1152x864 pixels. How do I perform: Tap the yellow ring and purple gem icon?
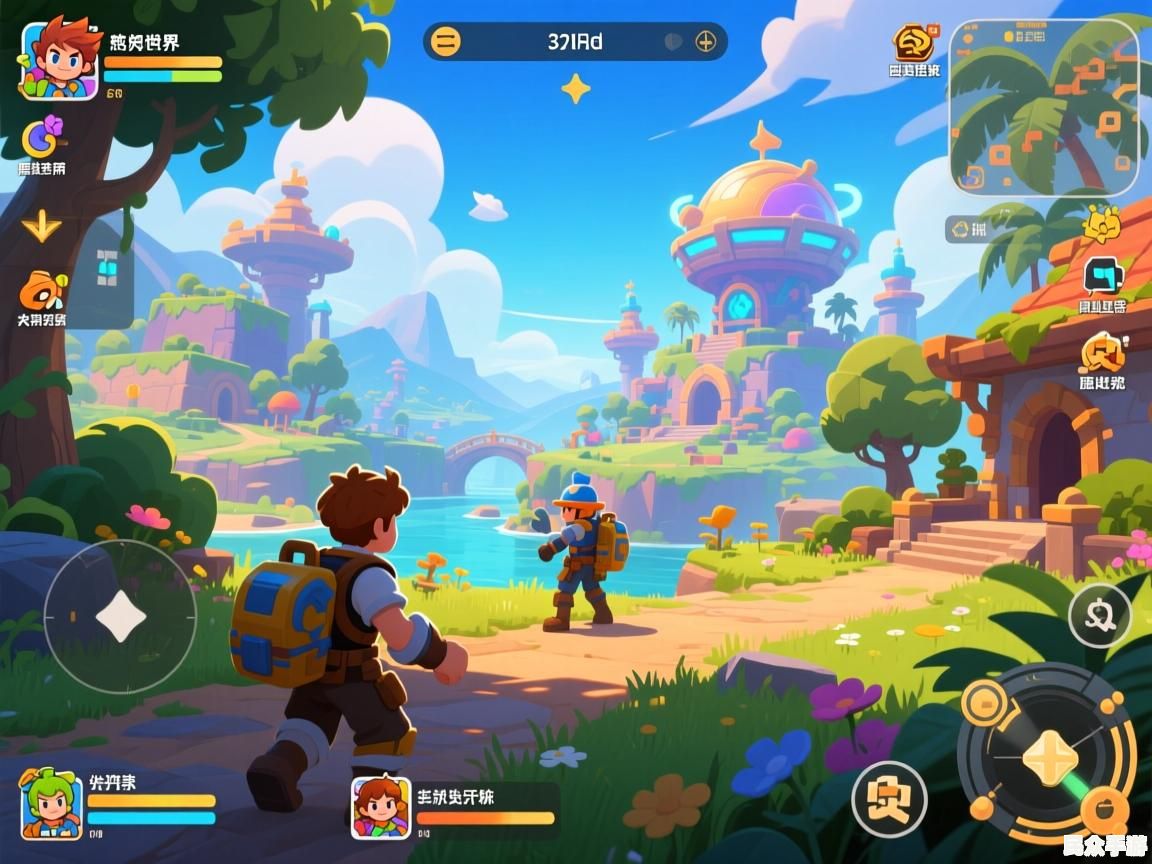click(x=44, y=135)
